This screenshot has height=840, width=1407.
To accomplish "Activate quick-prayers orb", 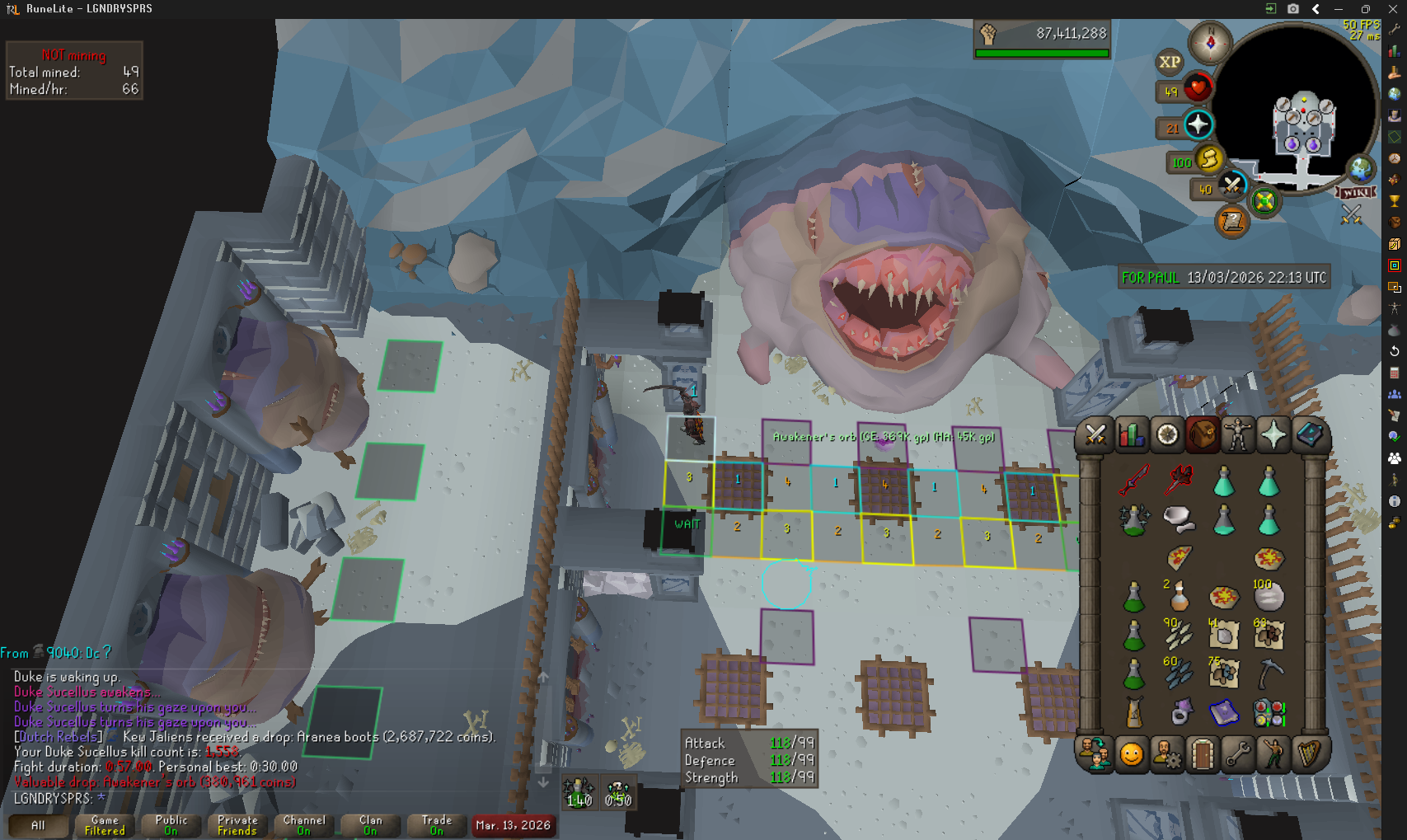I will (1198, 125).
